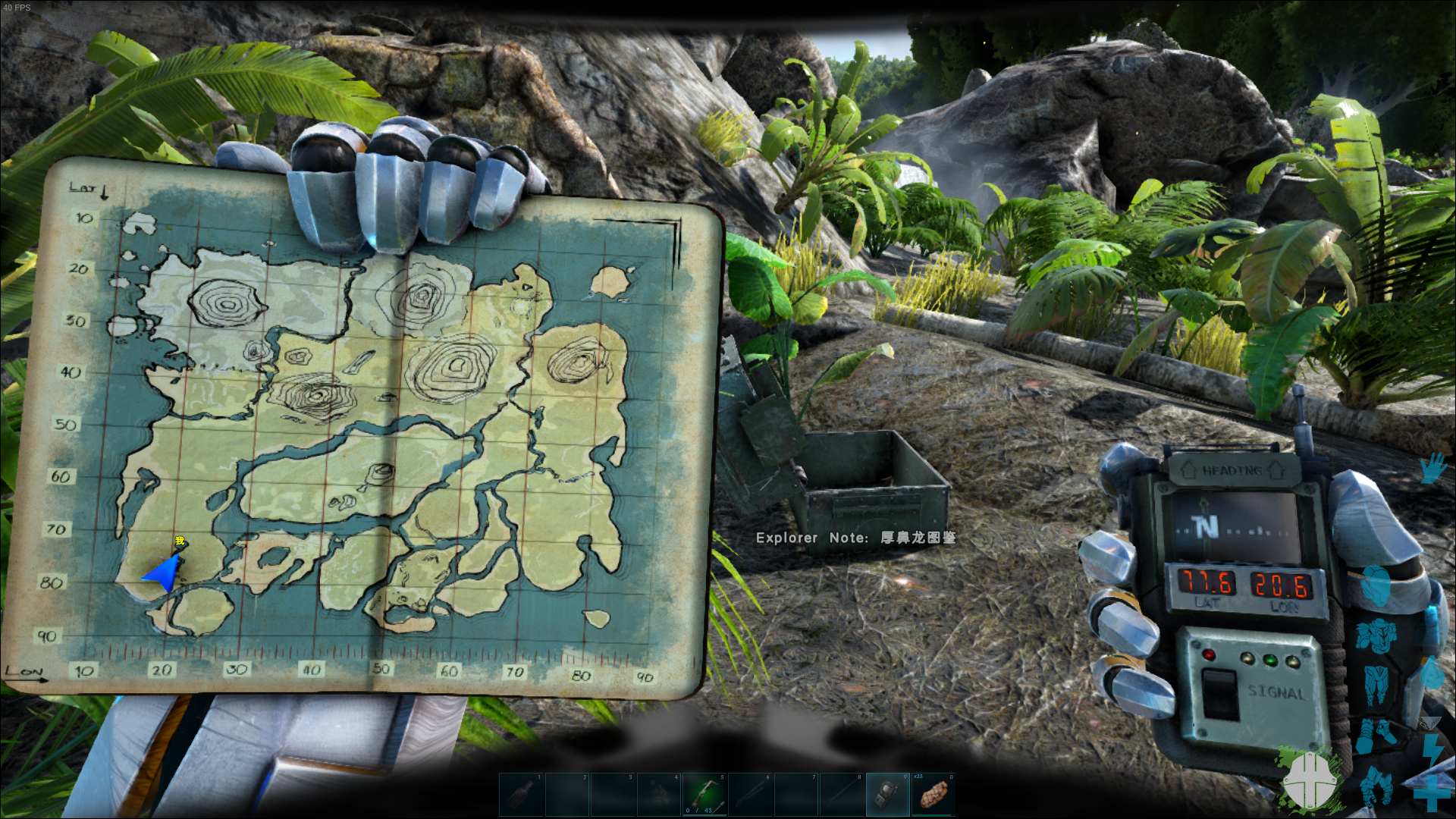The width and height of the screenshot is (1456, 819).
Task: Equip the crossbow in hotbar slot 5
Action: tap(704, 794)
